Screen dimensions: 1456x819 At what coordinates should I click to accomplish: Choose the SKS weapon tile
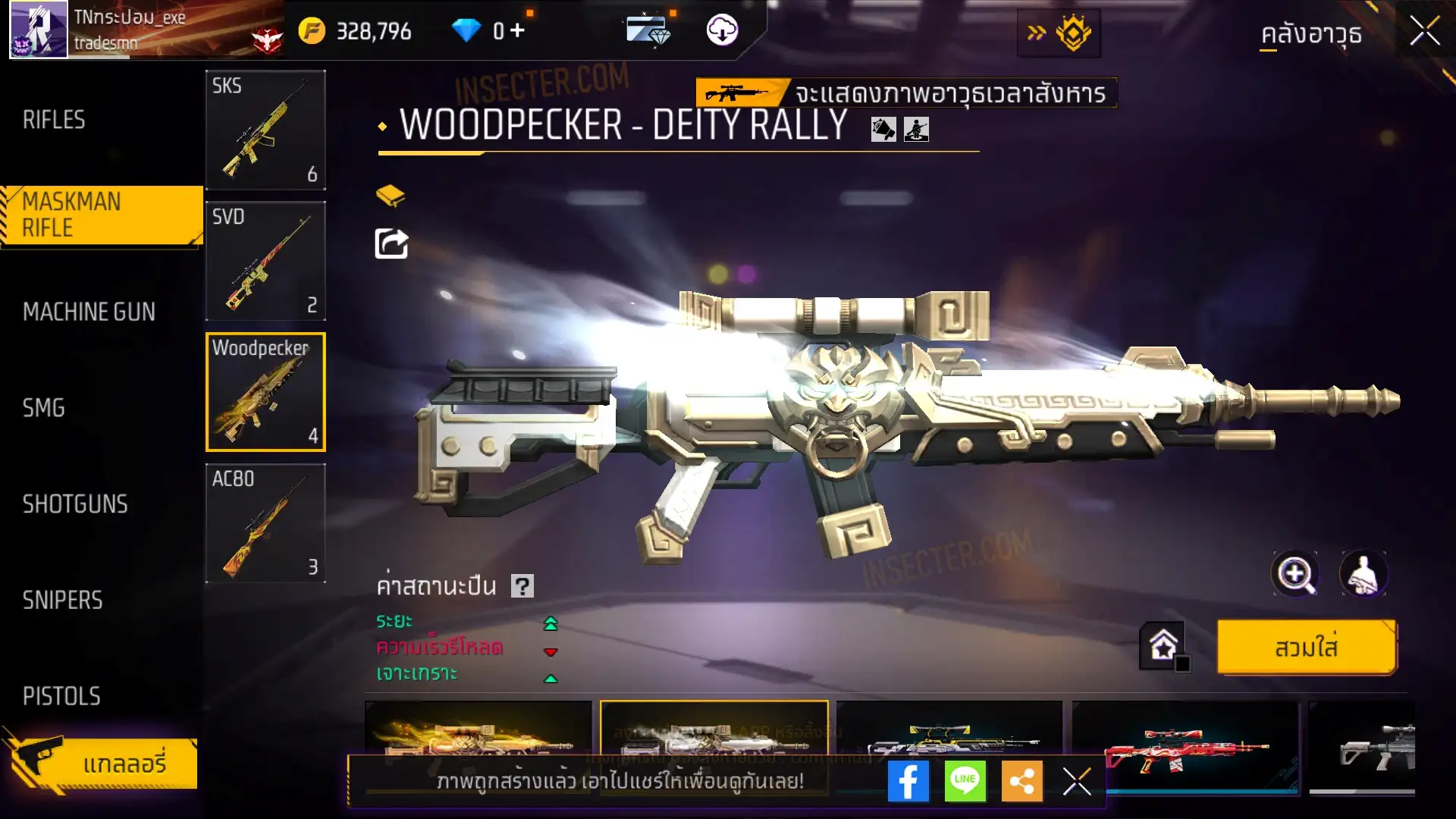click(x=265, y=130)
